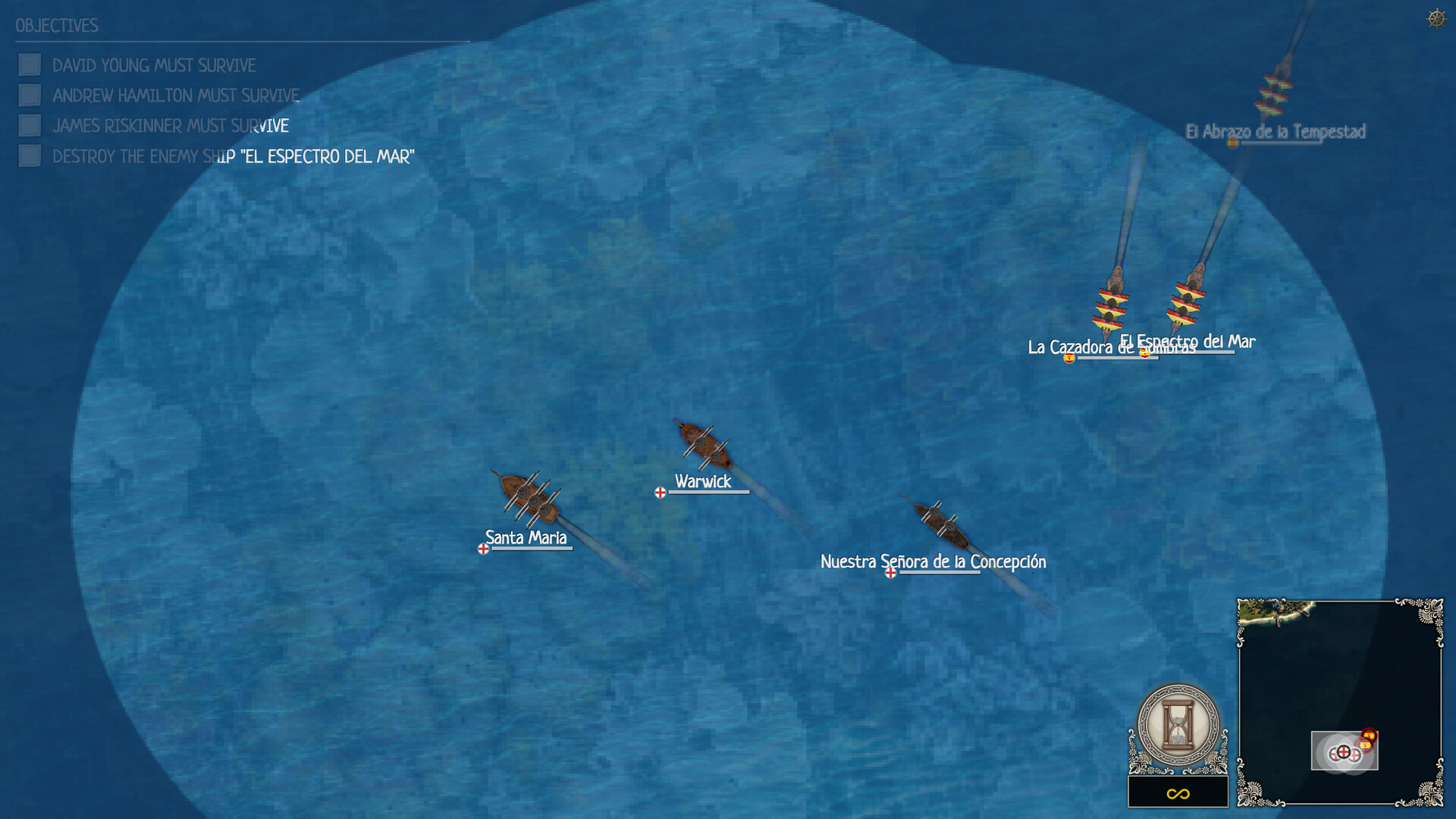Click the English cross flag under the Warwick label
The width and height of the screenshot is (1456, 819).
click(x=659, y=492)
